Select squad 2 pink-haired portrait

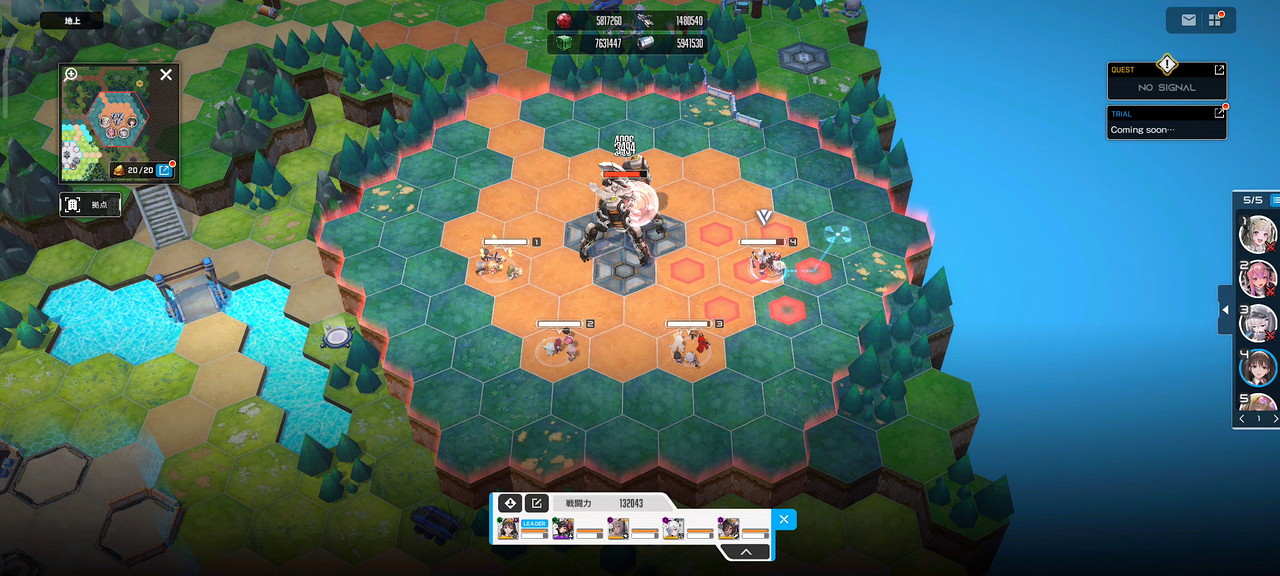click(1257, 278)
